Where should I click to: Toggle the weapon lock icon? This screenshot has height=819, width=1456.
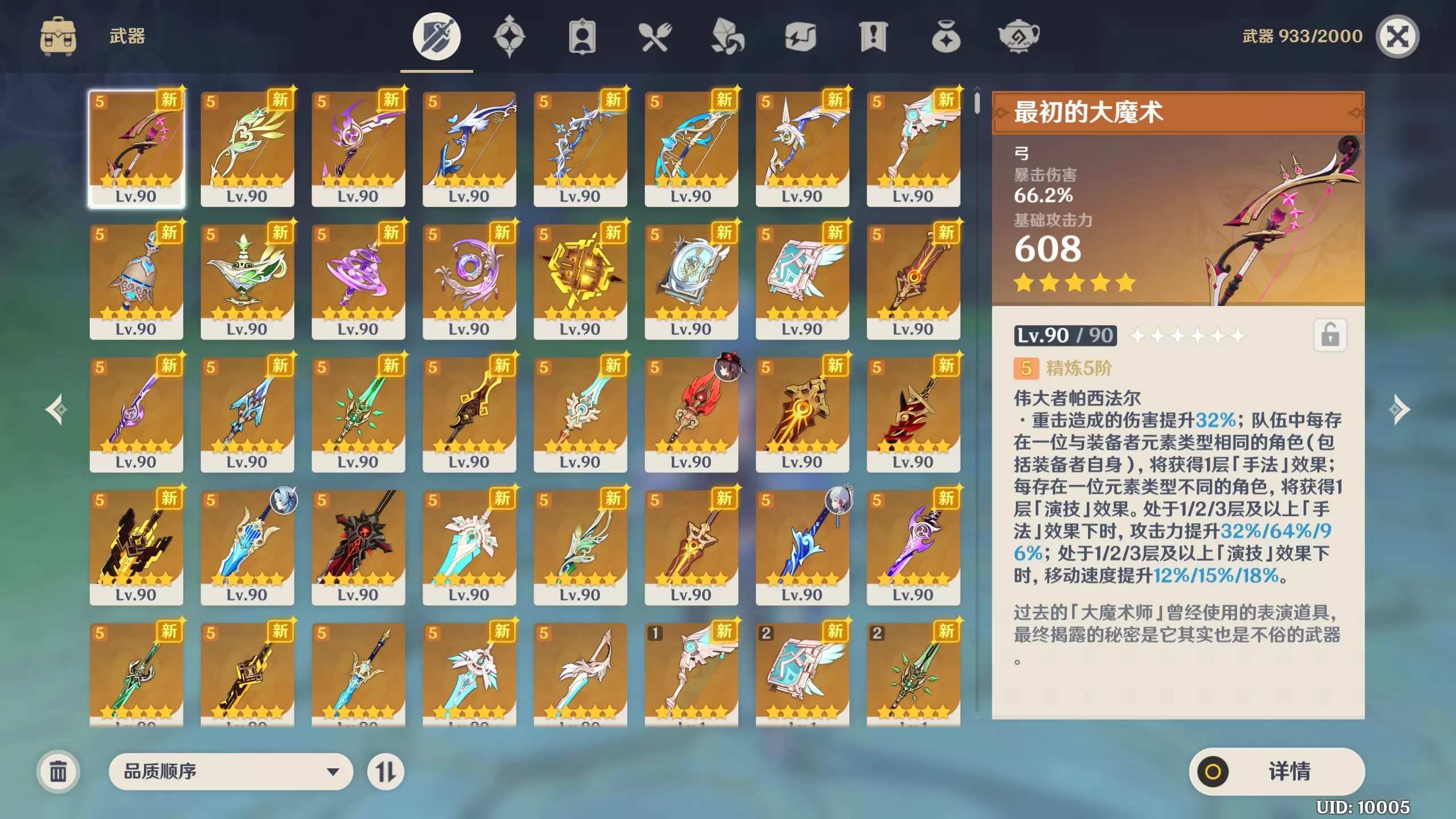(x=1330, y=335)
